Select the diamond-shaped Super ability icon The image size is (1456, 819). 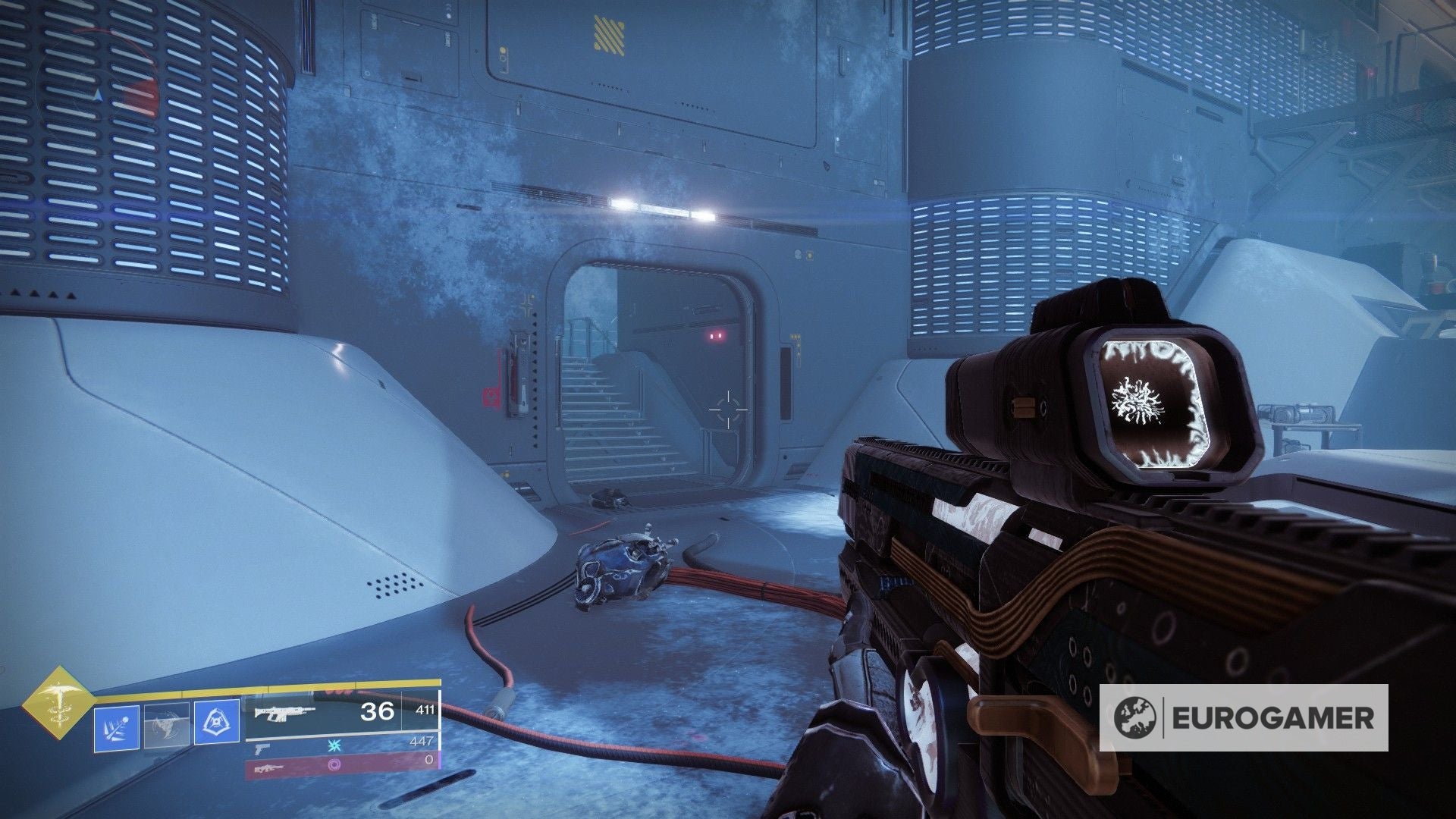click(x=61, y=703)
